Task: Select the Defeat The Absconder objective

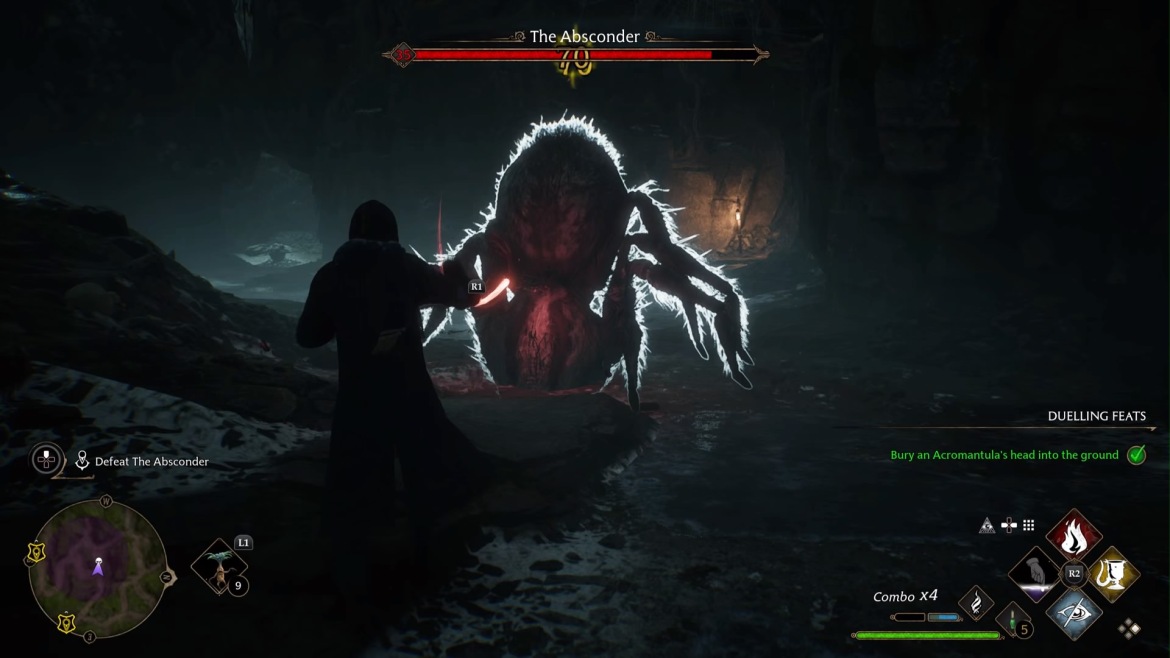Action: coord(151,461)
